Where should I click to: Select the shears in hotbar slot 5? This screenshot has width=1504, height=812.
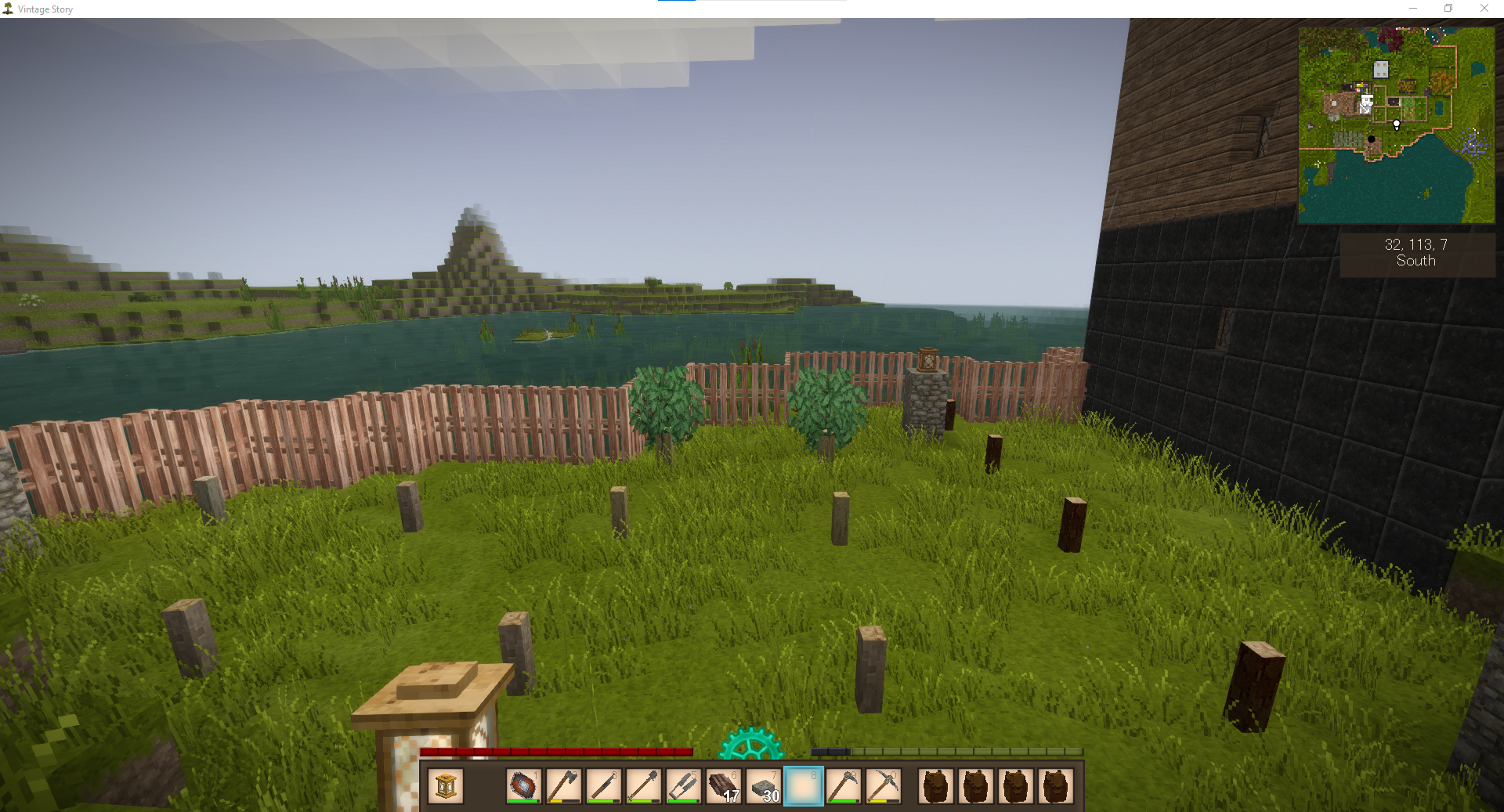pyautogui.click(x=683, y=786)
